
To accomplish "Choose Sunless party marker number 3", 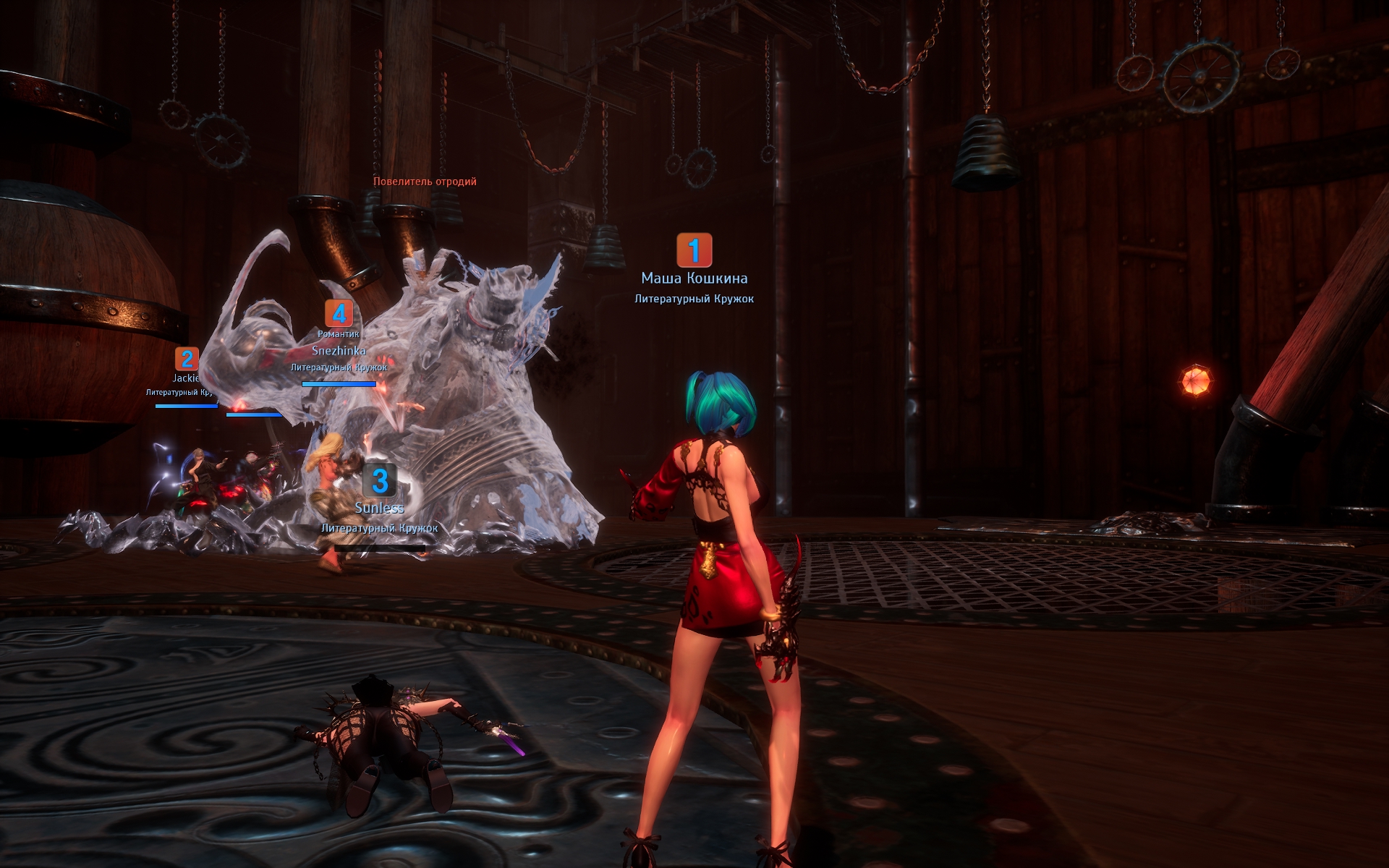I will 380,481.
